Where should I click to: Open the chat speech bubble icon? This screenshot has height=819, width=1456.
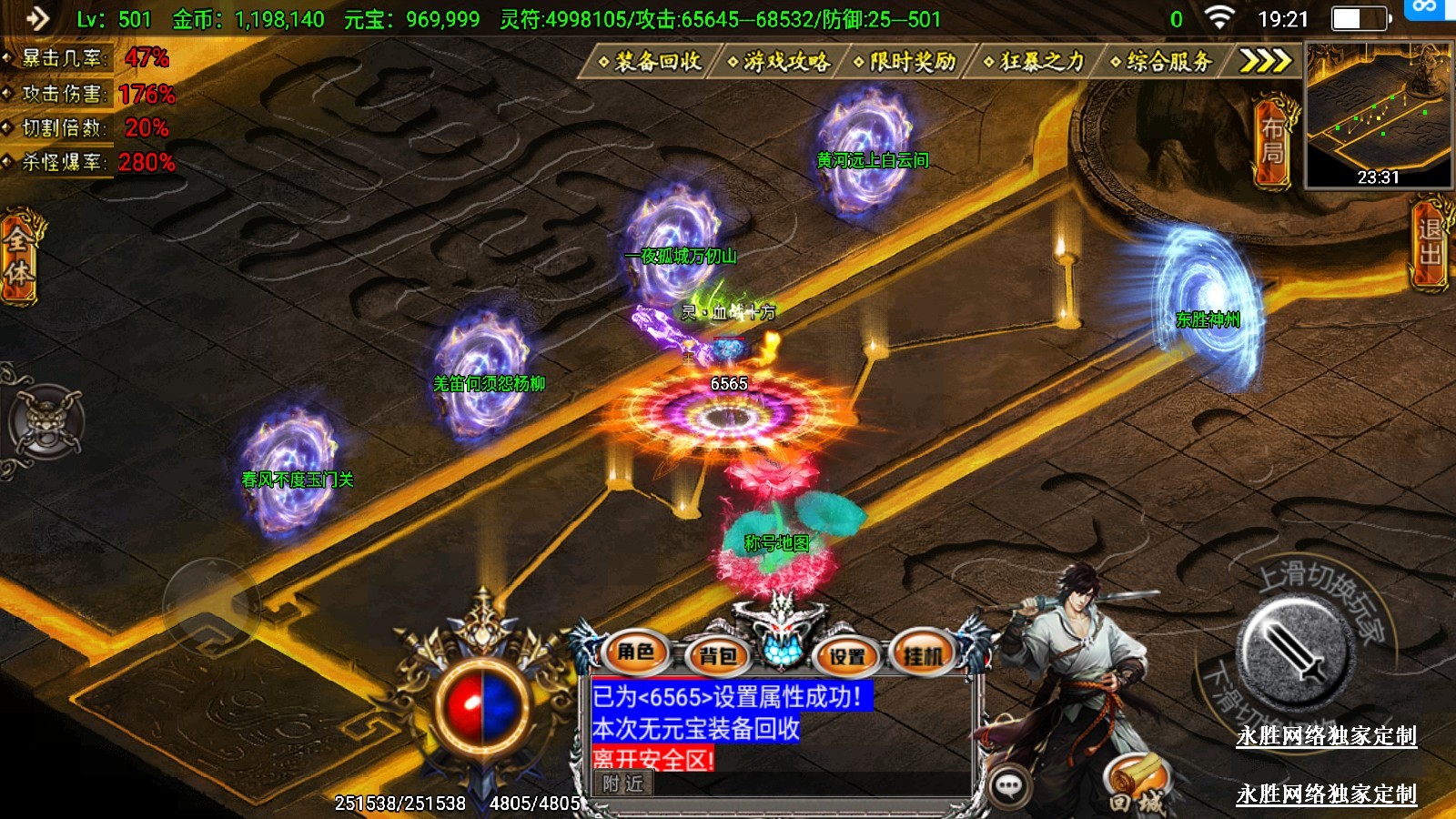click(x=1008, y=785)
